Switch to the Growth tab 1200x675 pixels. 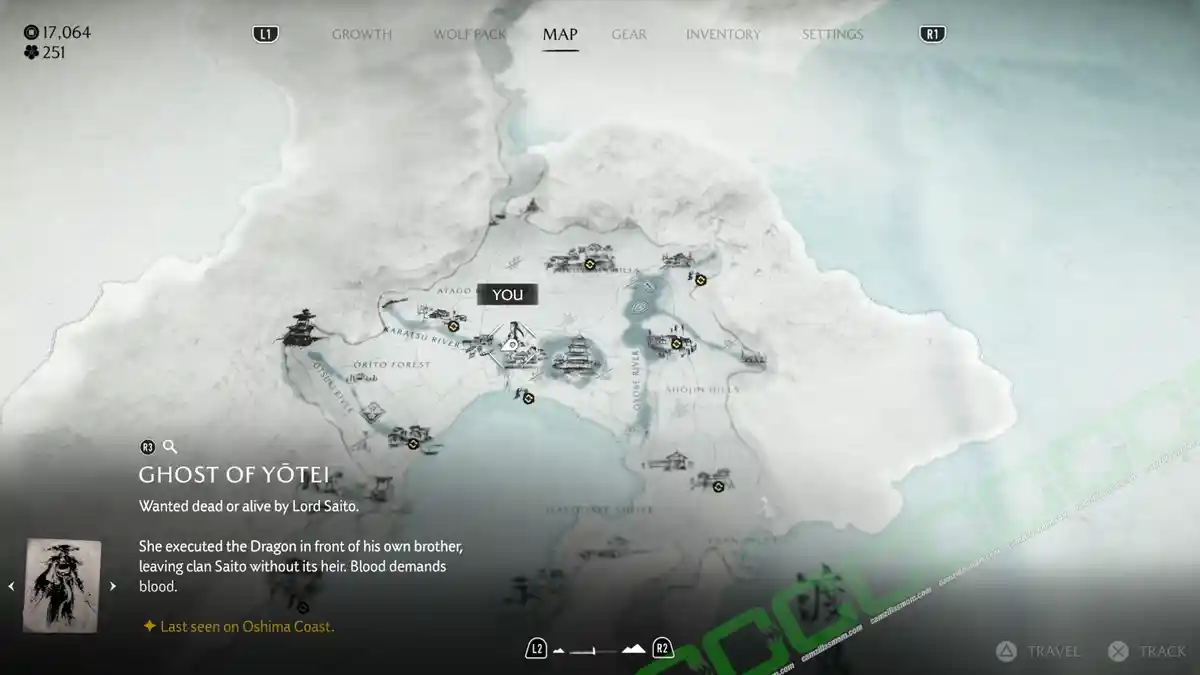[x=361, y=34]
